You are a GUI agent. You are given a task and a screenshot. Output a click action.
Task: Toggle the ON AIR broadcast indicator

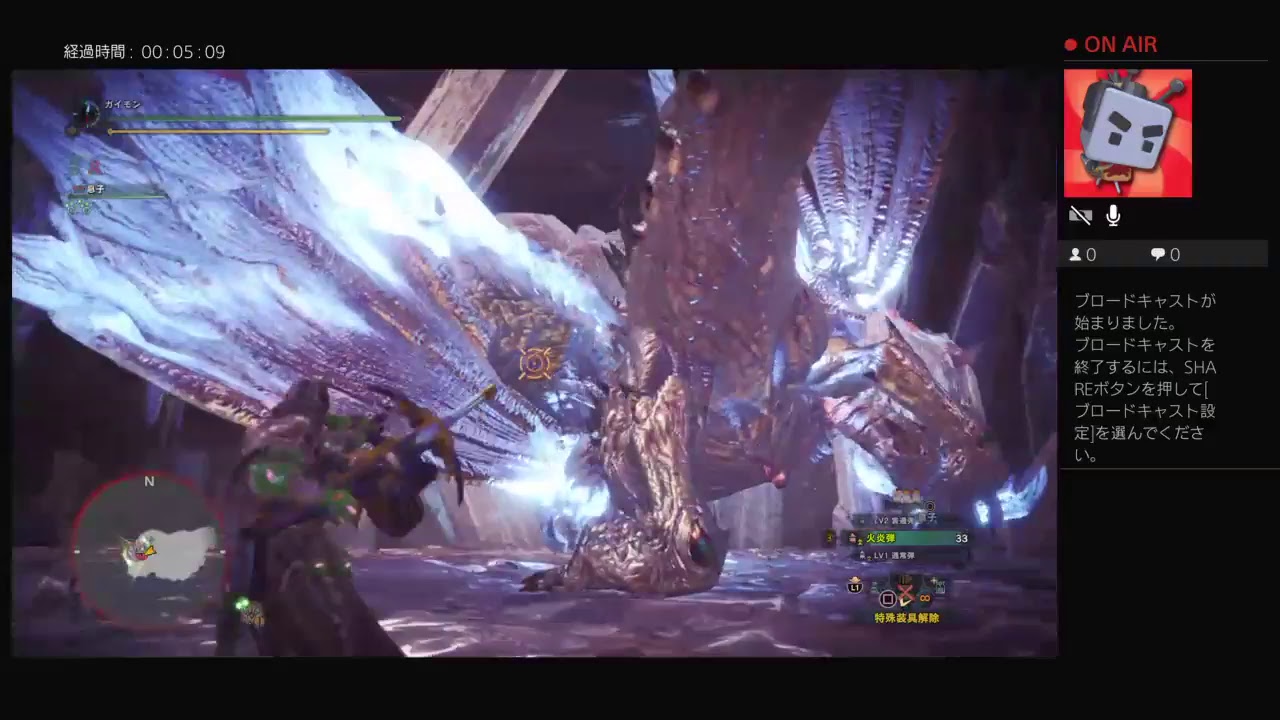click(1110, 44)
